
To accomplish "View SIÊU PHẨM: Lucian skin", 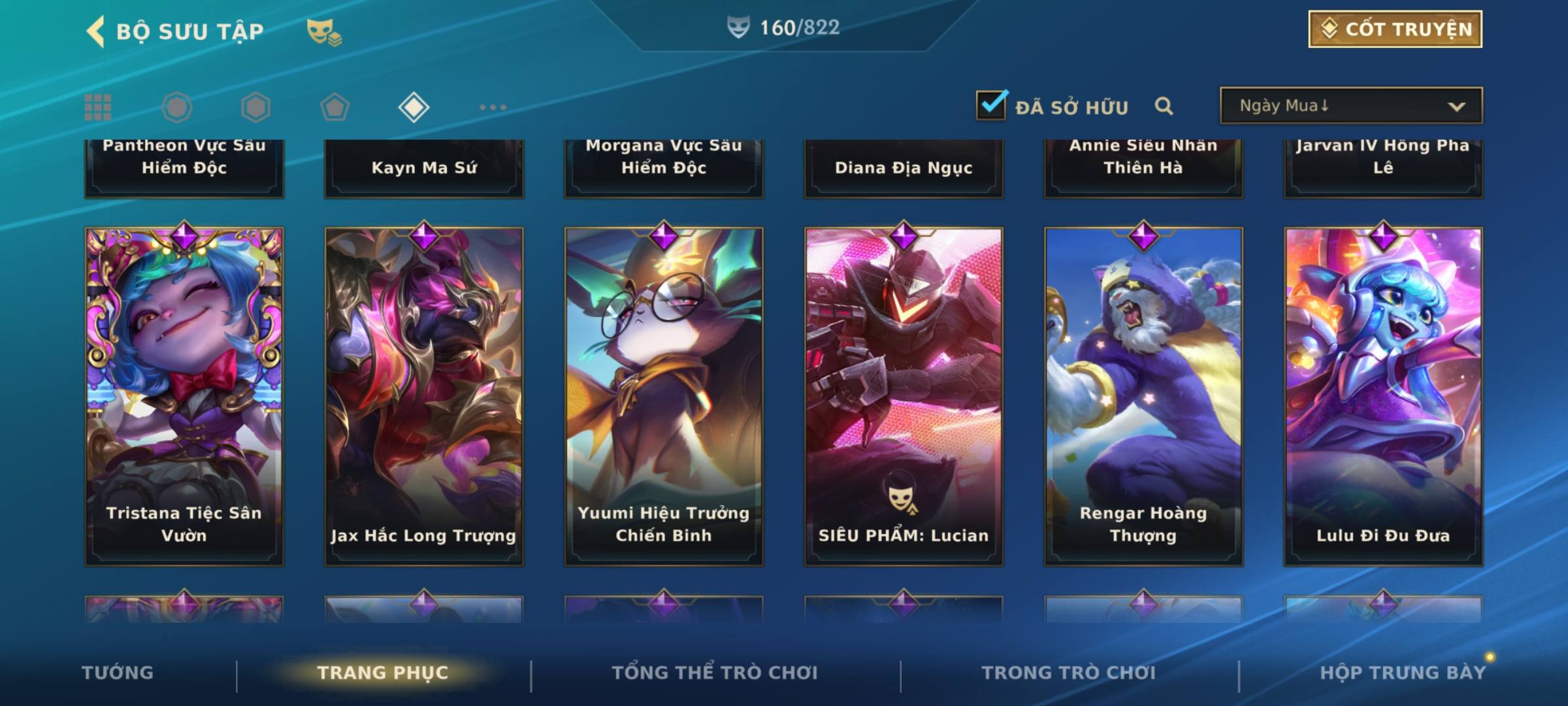I will tap(904, 395).
